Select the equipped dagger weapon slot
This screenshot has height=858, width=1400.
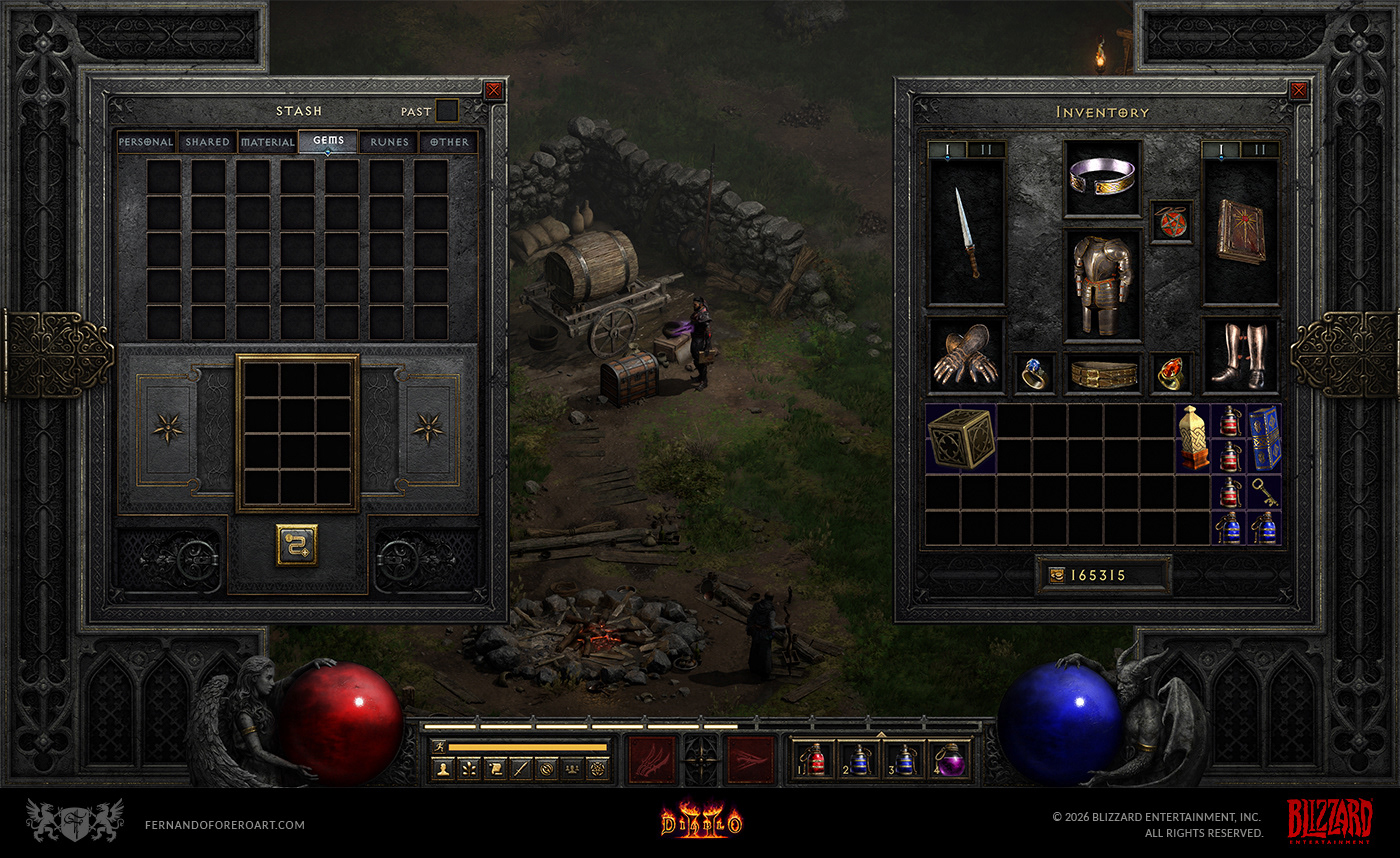click(x=967, y=232)
